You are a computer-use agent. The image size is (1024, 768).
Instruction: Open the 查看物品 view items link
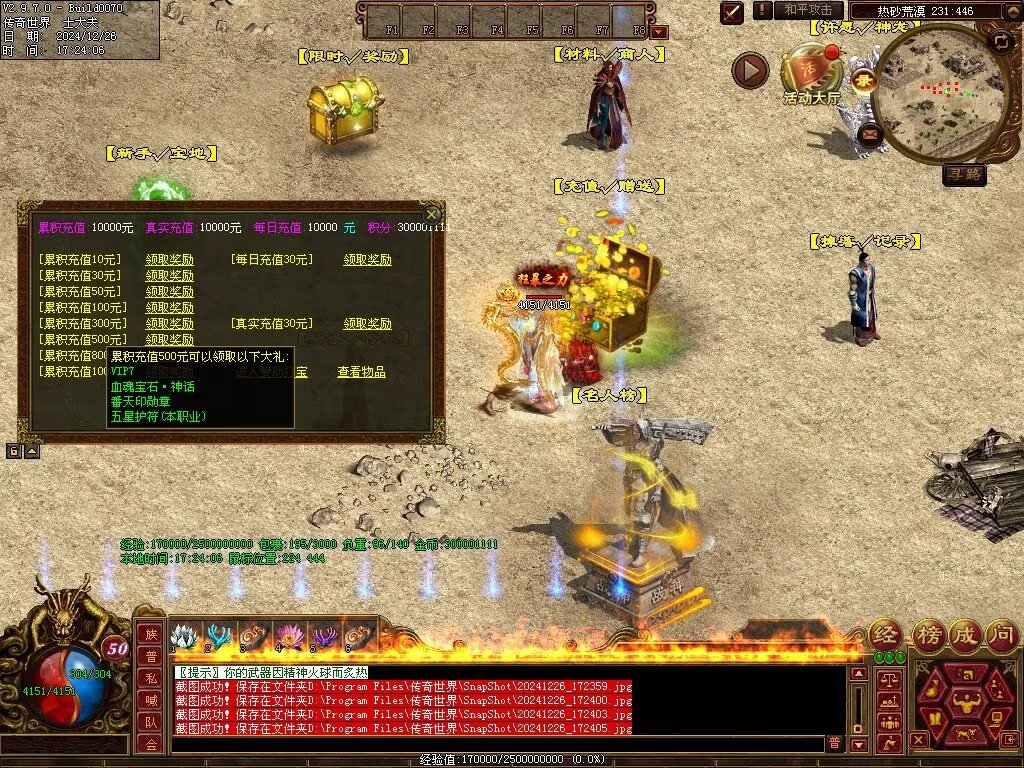click(361, 372)
